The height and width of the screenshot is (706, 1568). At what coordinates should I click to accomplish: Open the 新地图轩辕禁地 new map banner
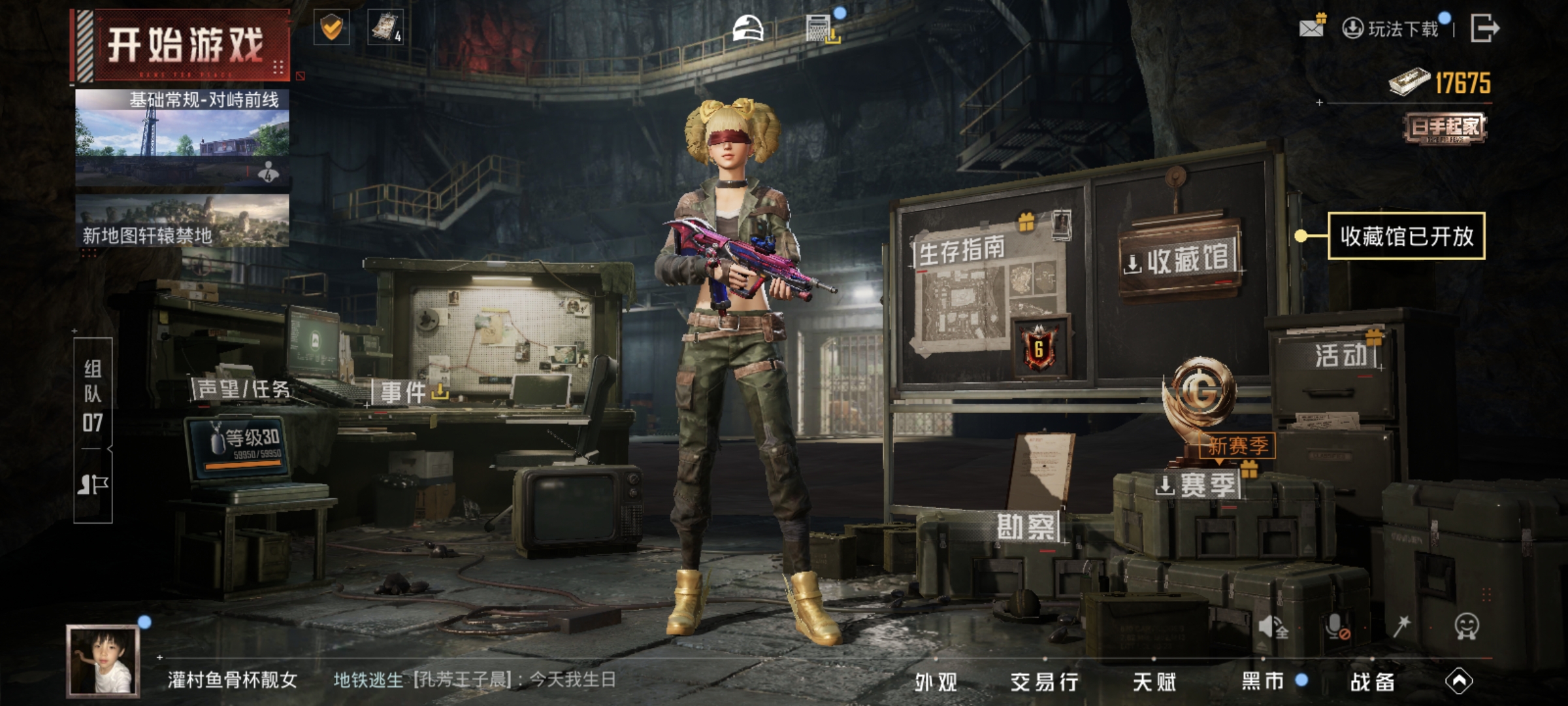tap(182, 221)
